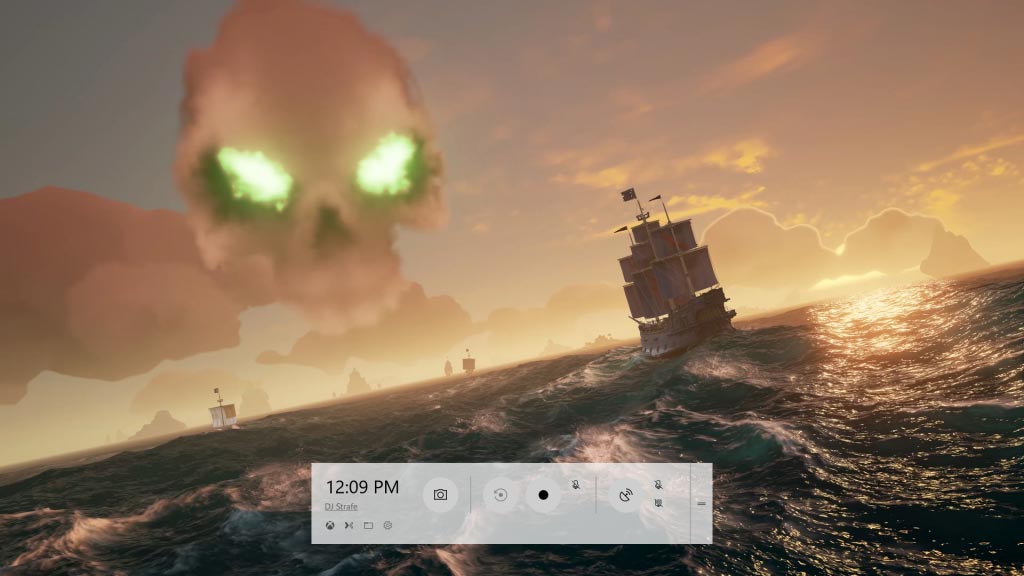The image size is (1024, 576).
Task: Toggle the broadcast microphone icon
Action: (659, 485)
